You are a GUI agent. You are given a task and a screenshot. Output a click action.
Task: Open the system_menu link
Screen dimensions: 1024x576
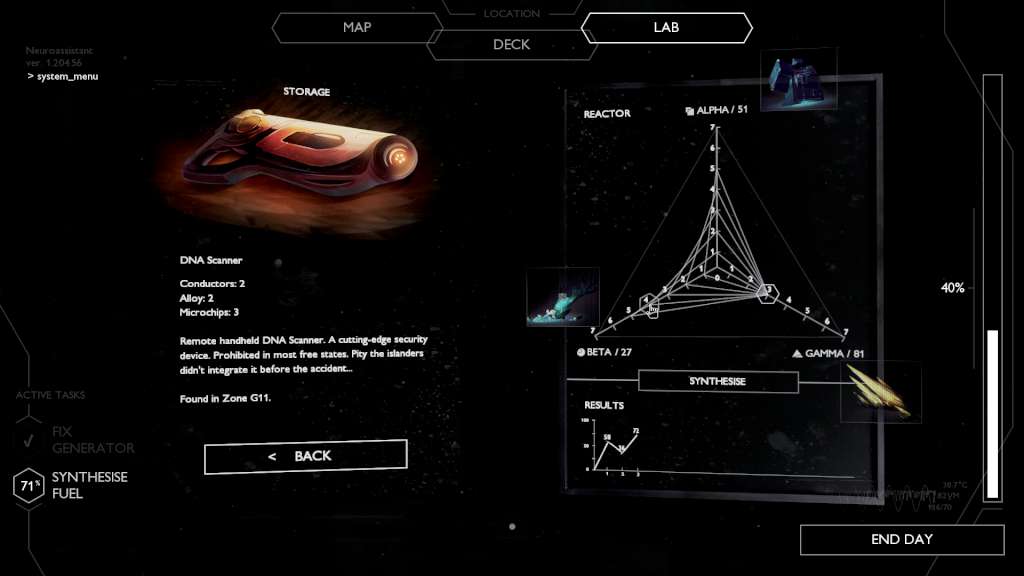click(67, 76)
